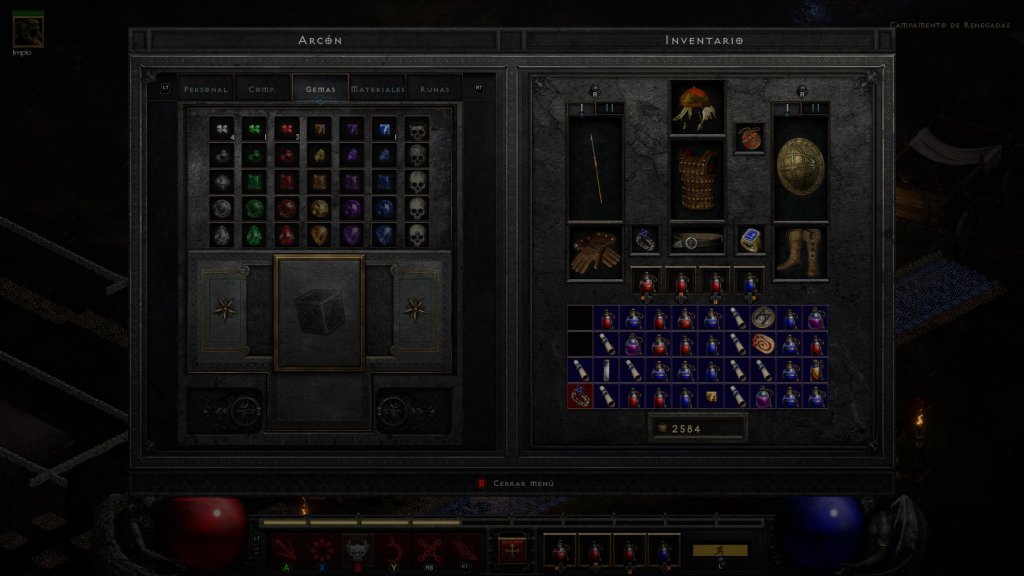Open the Comp. shared stash tab
Image resolution: width=1024 pixels, height=576 pixels.
coord(263,89)
